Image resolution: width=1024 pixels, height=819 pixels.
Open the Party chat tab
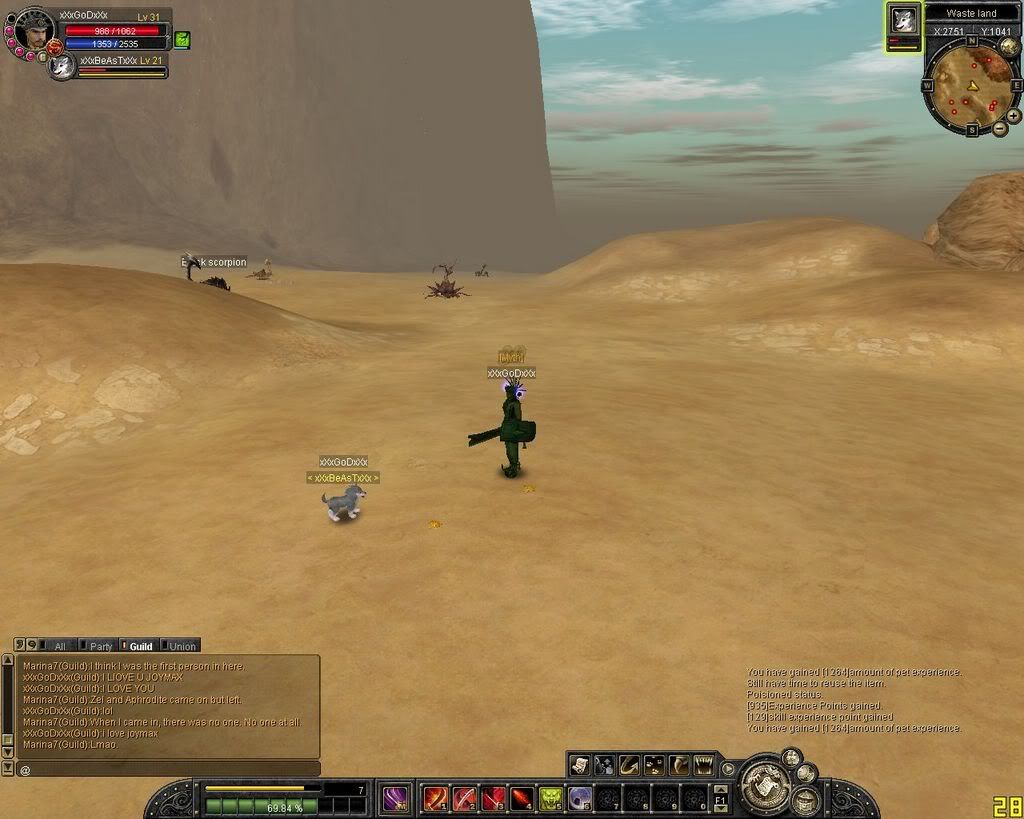pyautogui.click(x=98, y=646)
